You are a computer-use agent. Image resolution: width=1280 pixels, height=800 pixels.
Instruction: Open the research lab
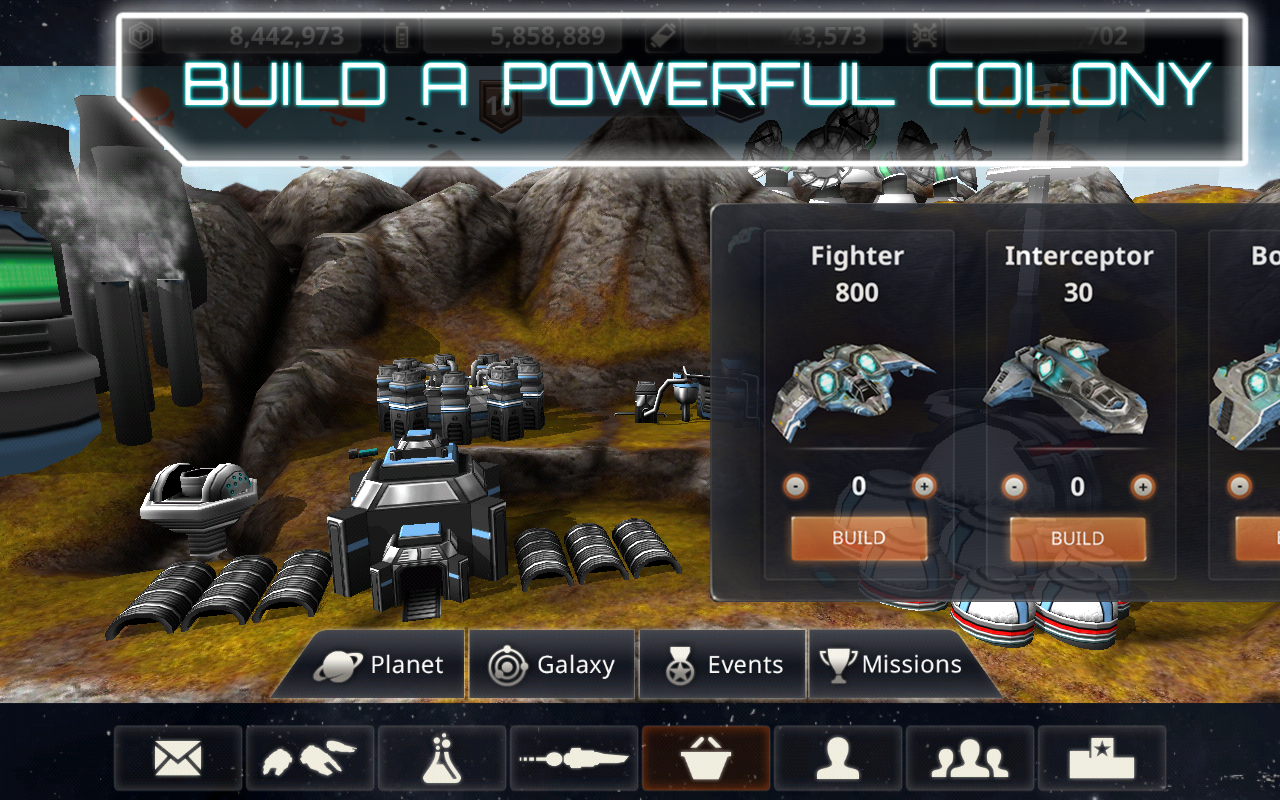pos(441,757)
